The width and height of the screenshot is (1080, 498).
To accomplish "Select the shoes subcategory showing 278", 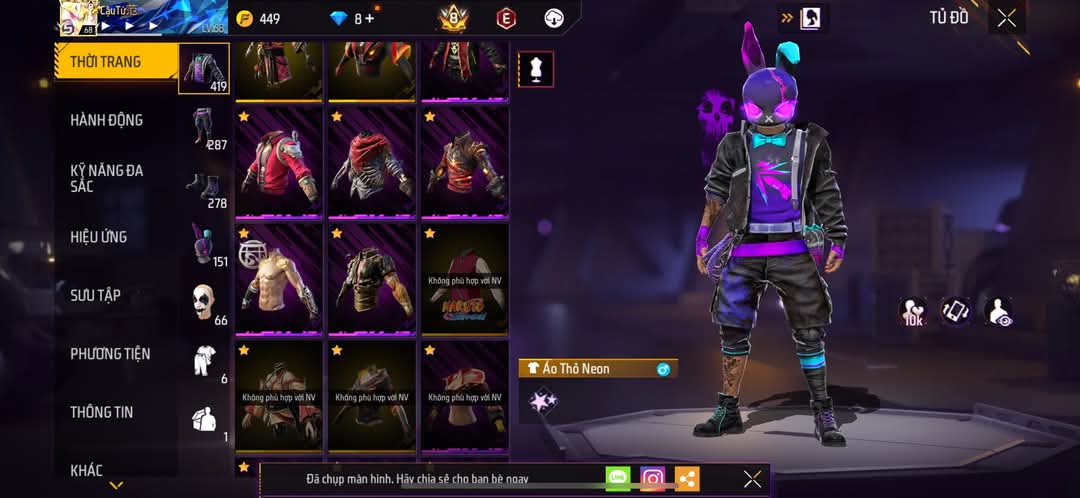I will [x=205, y=187].
